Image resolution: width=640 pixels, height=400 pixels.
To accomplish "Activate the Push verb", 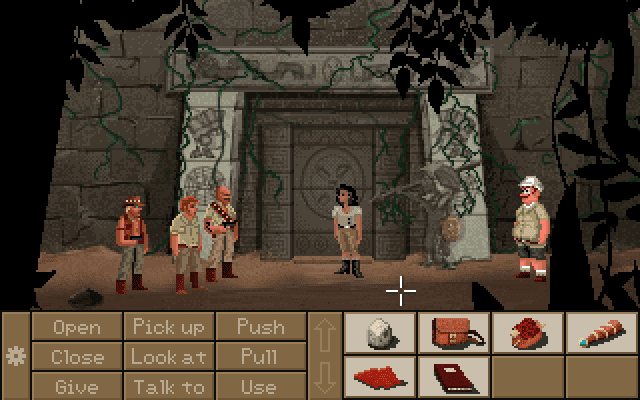I will (x=260, y=327).
